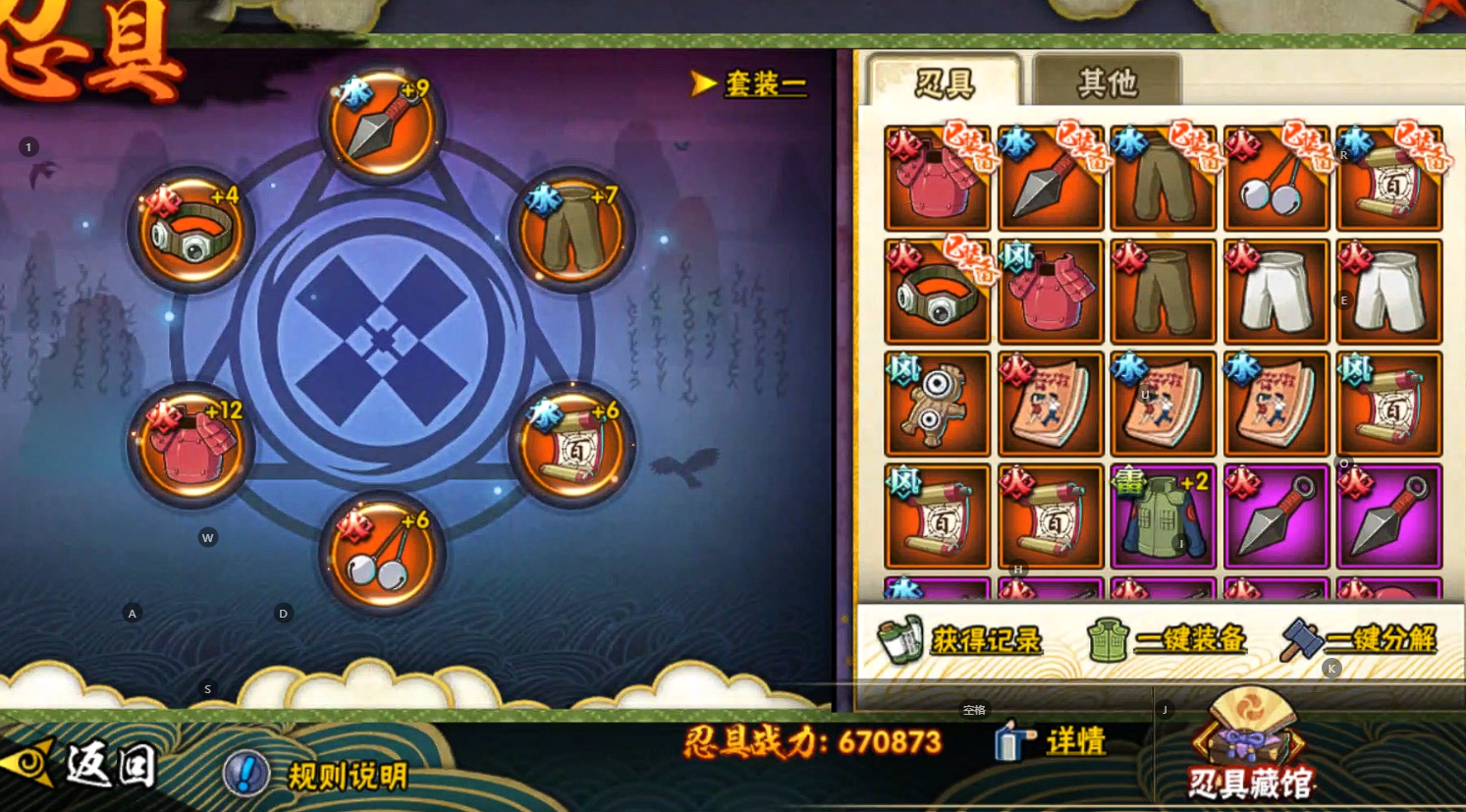Select the equipped +9 kunai slot
The image size is (1466, 812).
coord(382,125)
